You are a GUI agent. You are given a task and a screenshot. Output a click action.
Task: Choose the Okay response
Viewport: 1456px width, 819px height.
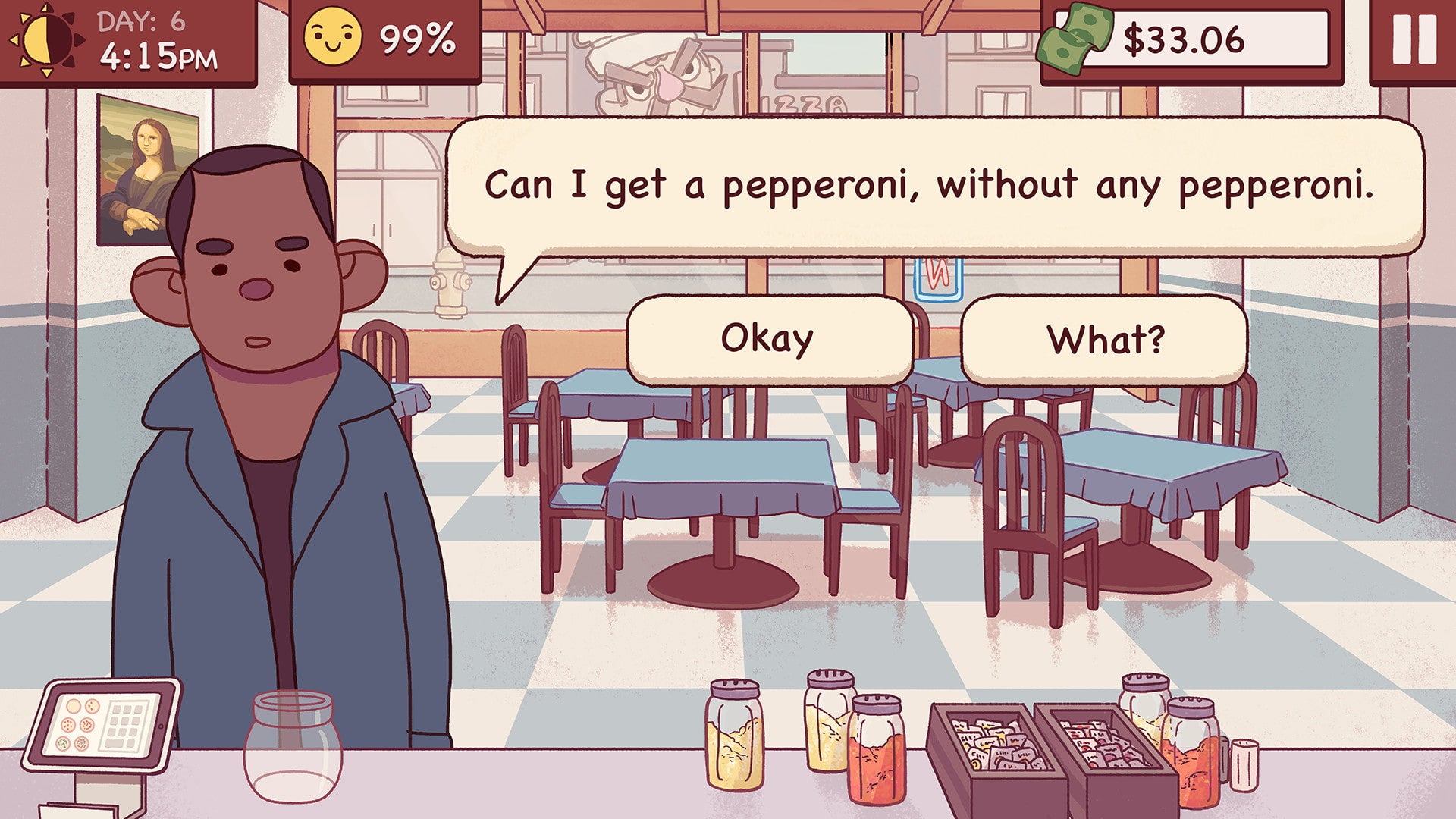point(767,337)
